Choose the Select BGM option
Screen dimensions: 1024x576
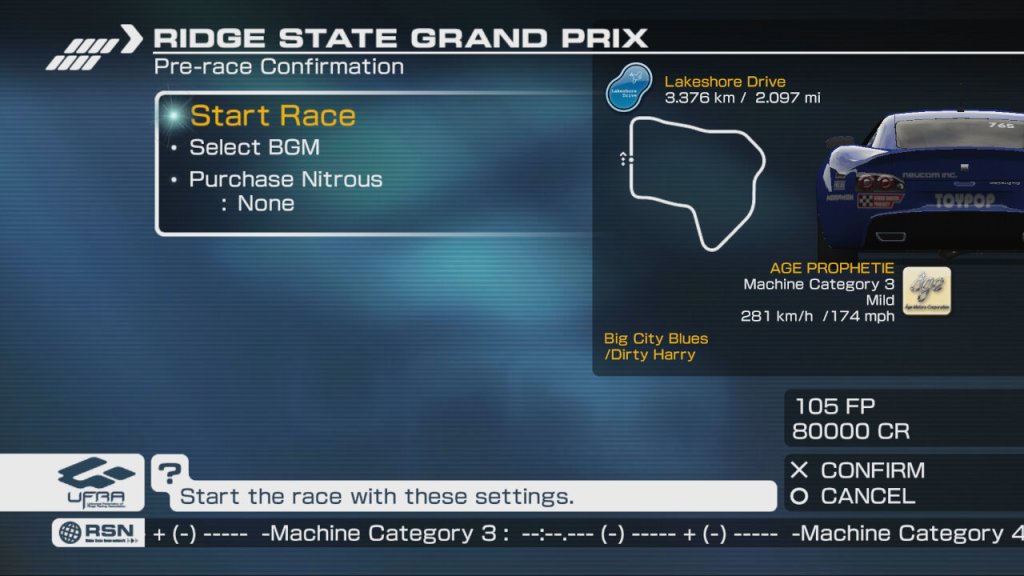point(254,148)
